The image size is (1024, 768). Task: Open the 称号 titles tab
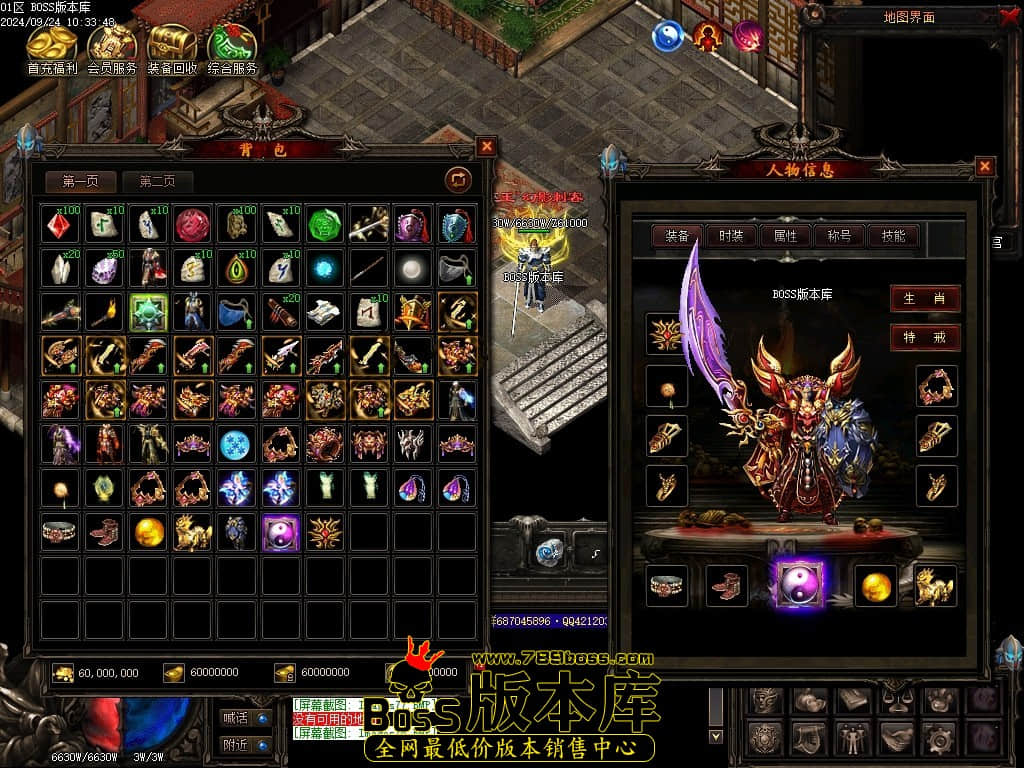coord(839,236)
